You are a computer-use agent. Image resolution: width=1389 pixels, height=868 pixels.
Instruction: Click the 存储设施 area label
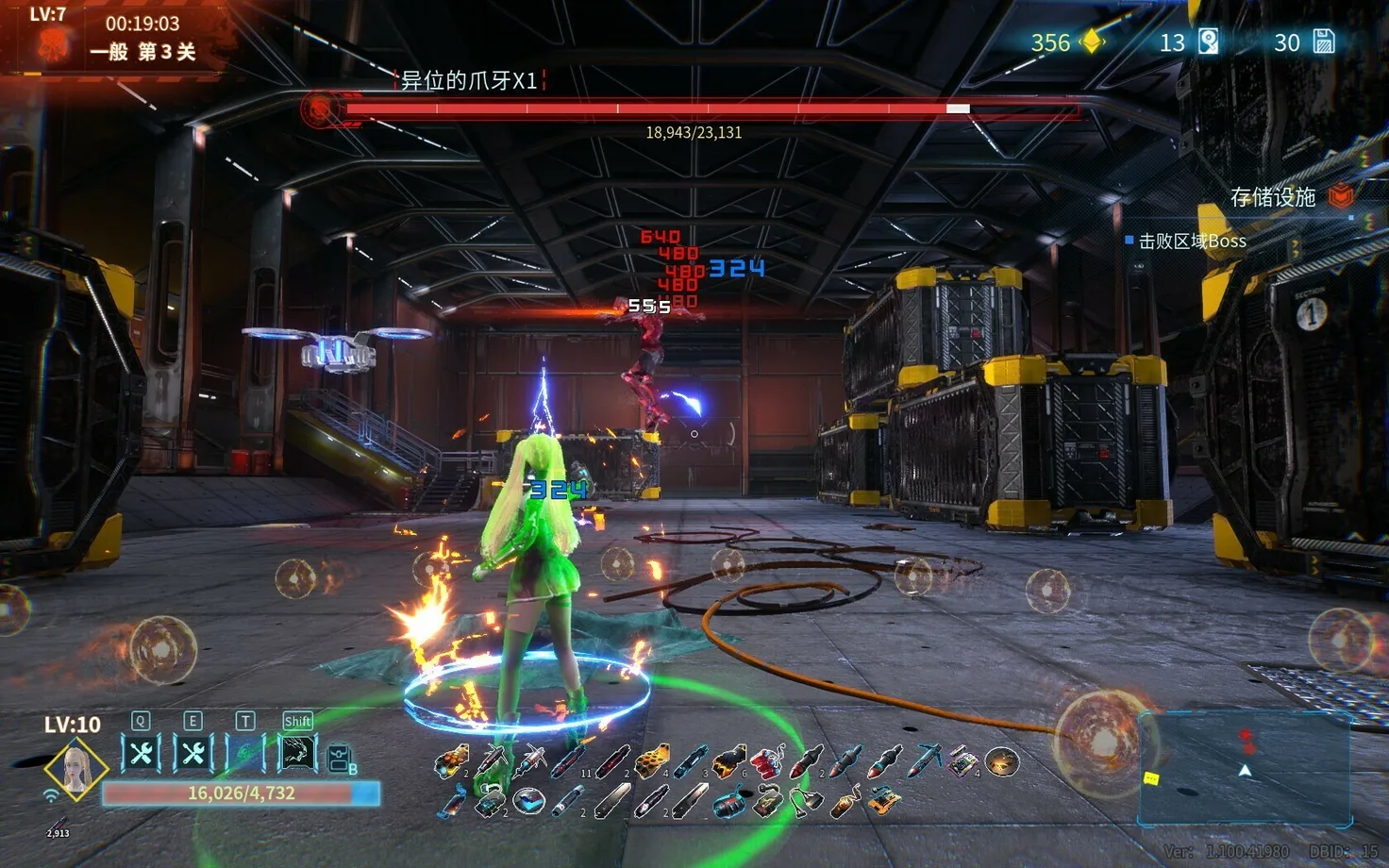coord(1272,197)
